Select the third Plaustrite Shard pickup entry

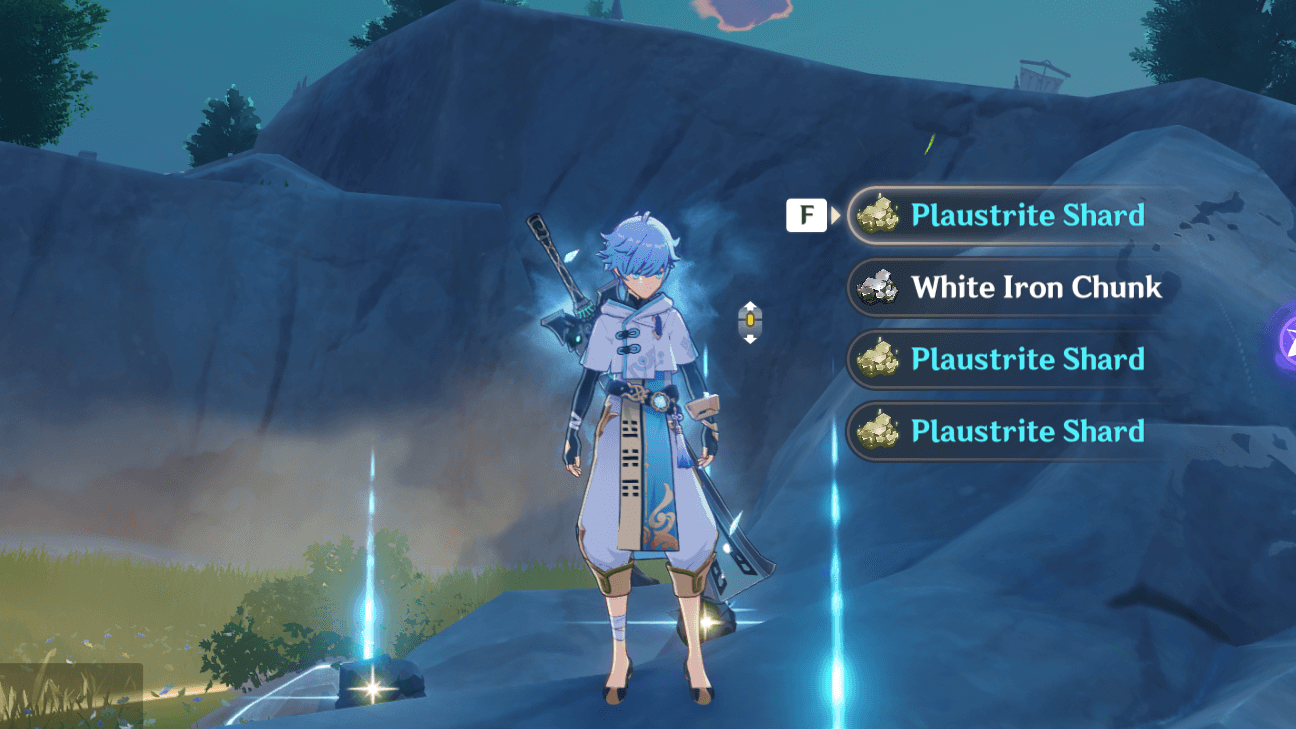point(1010,359)
